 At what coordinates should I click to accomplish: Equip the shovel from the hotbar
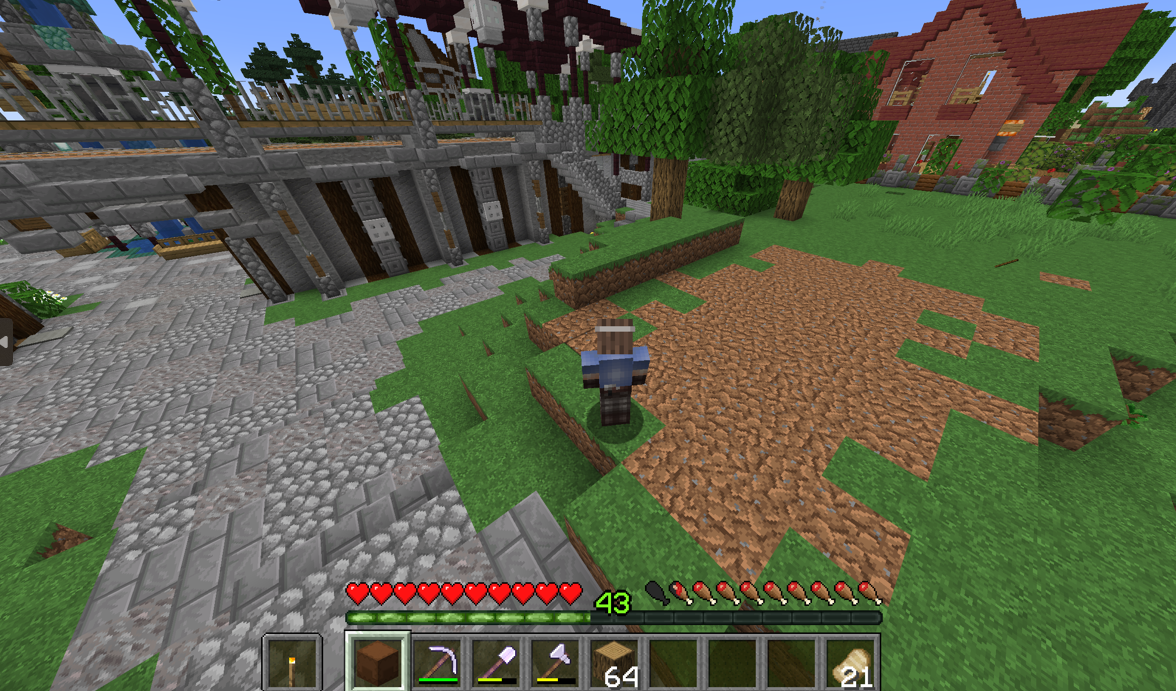tap(496, 662)
